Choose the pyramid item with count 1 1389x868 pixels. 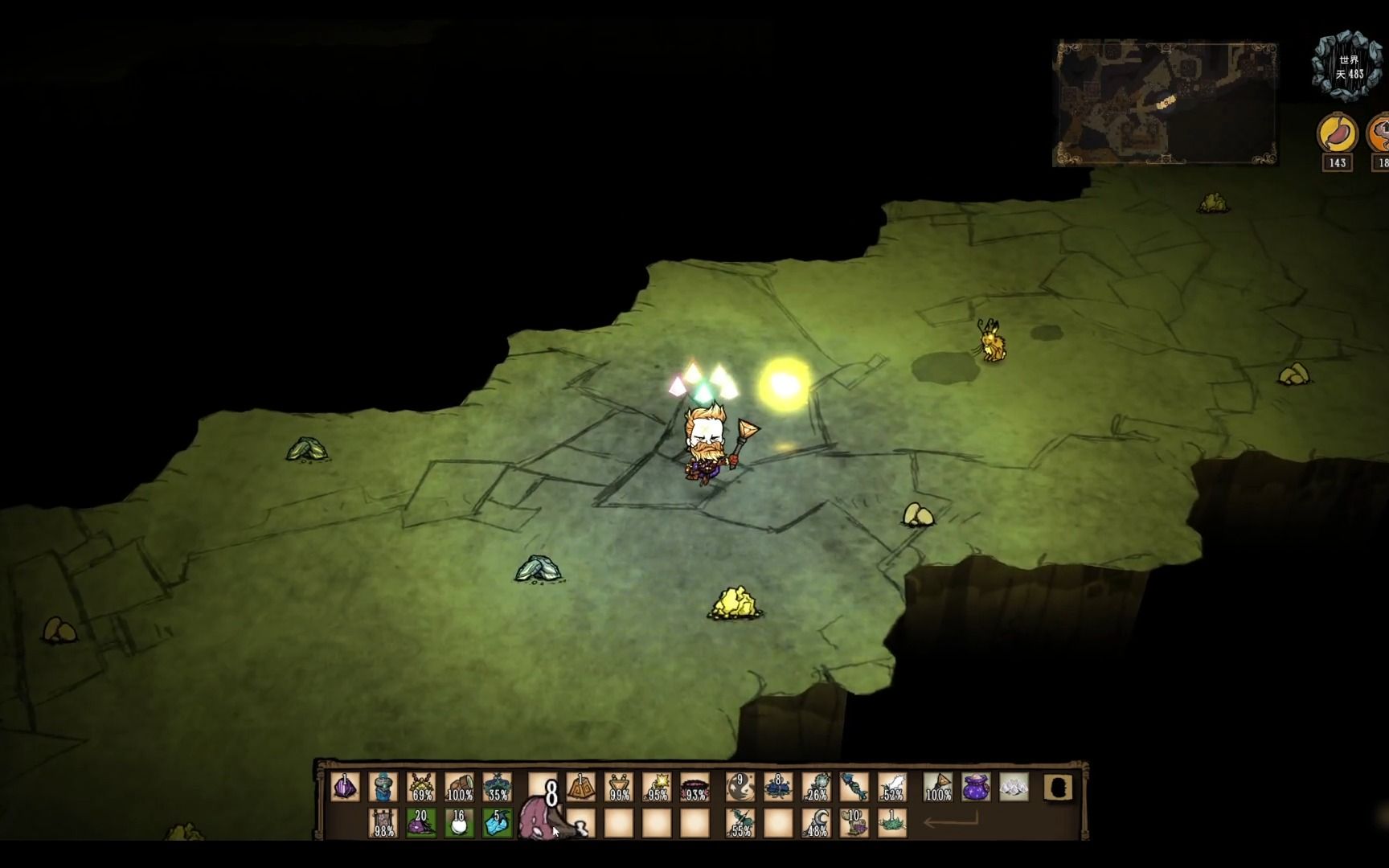580,787
